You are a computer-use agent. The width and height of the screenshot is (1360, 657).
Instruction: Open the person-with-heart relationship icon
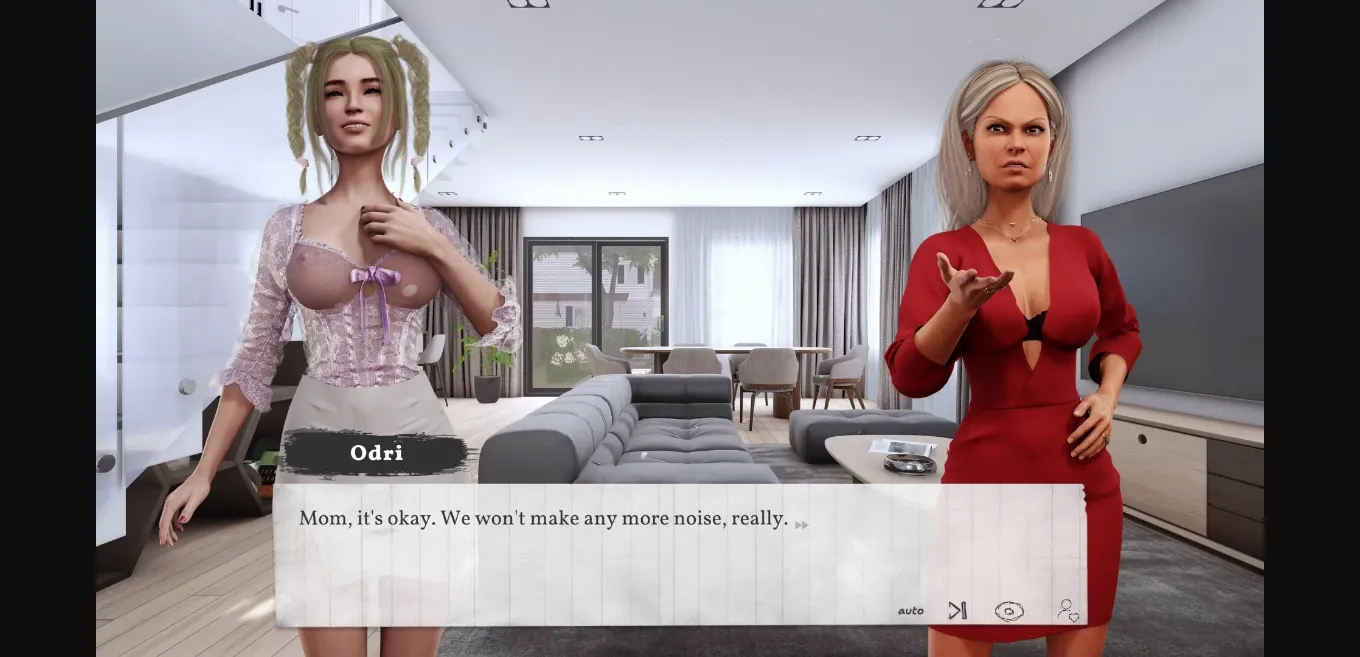tap(1067, 610)
